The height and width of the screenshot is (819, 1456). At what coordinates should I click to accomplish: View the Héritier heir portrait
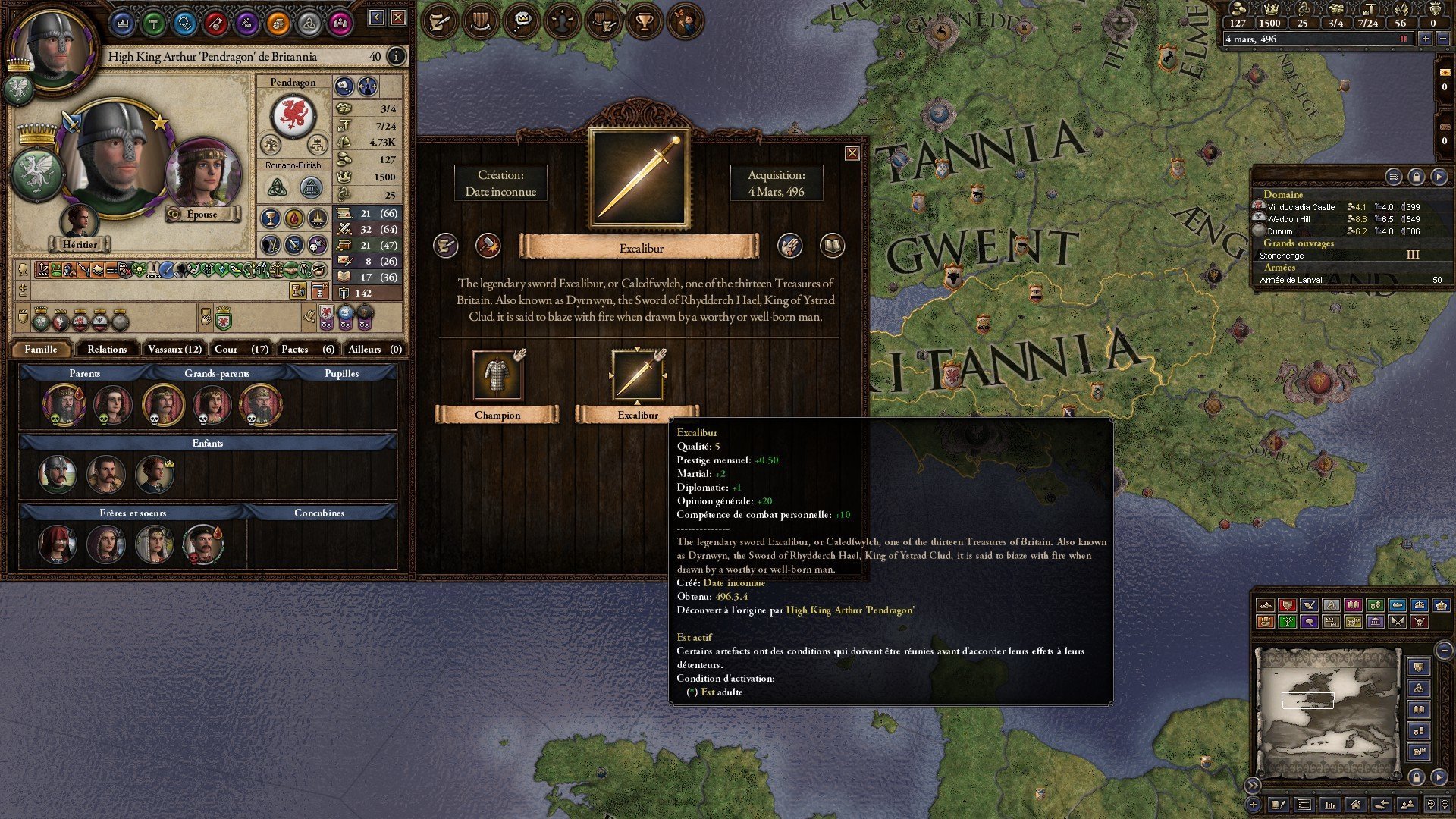click(79, 223)
